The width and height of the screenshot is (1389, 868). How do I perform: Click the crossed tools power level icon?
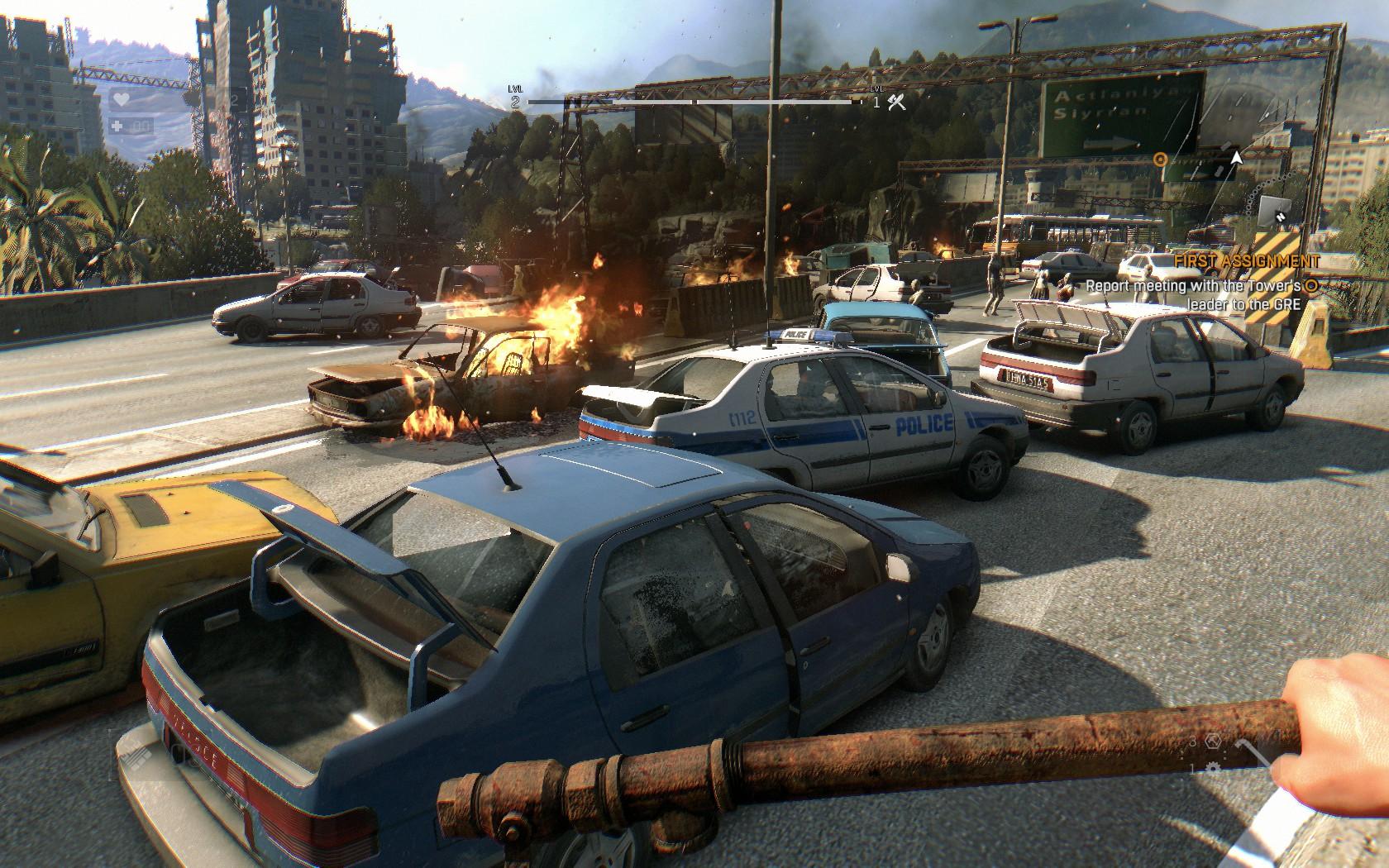(x=897, y=103)
